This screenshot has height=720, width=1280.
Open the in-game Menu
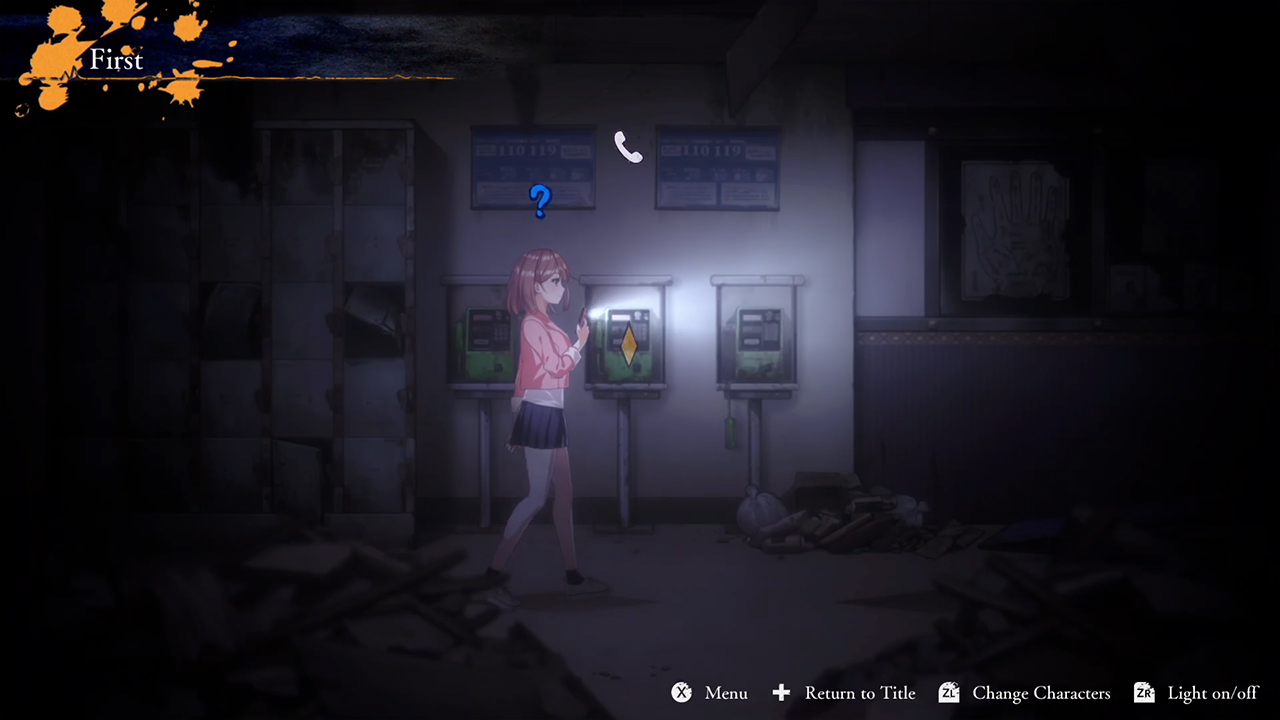(x=725, y=693)
